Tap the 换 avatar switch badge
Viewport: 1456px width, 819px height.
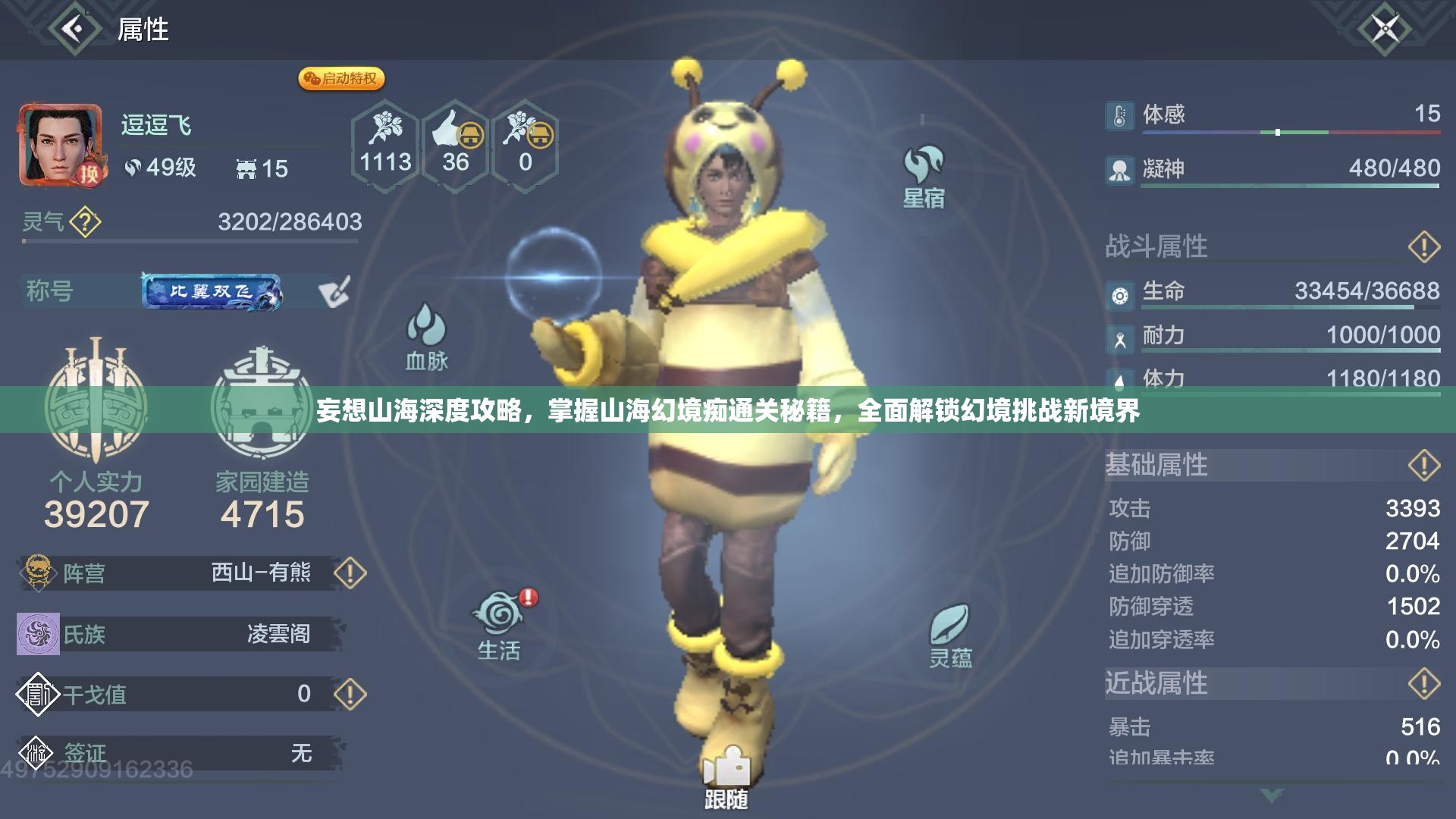tap(91, 174)
